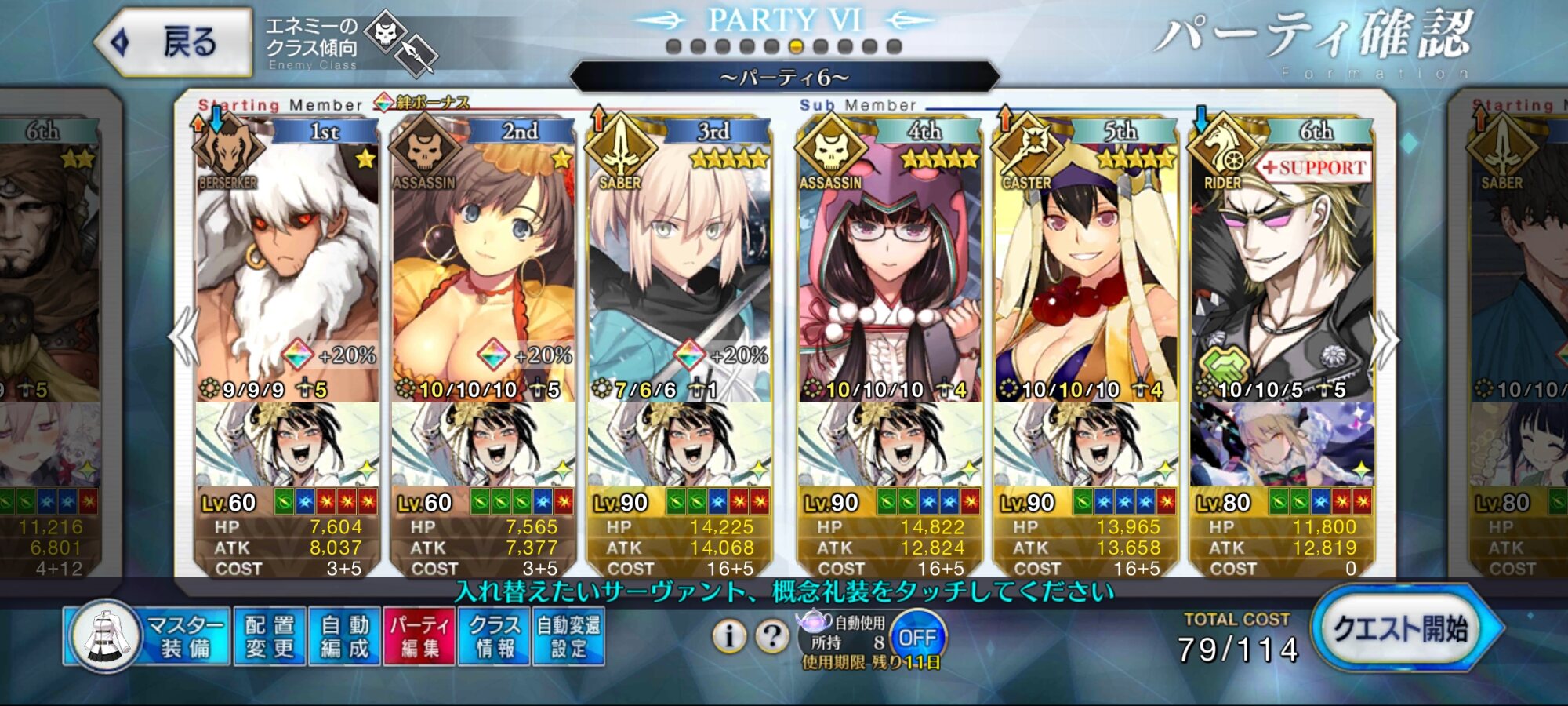Select the 6th slot Rider support servant
Image resolution: width=1568 pixels, height=706 pixels.
[1281, 267]
